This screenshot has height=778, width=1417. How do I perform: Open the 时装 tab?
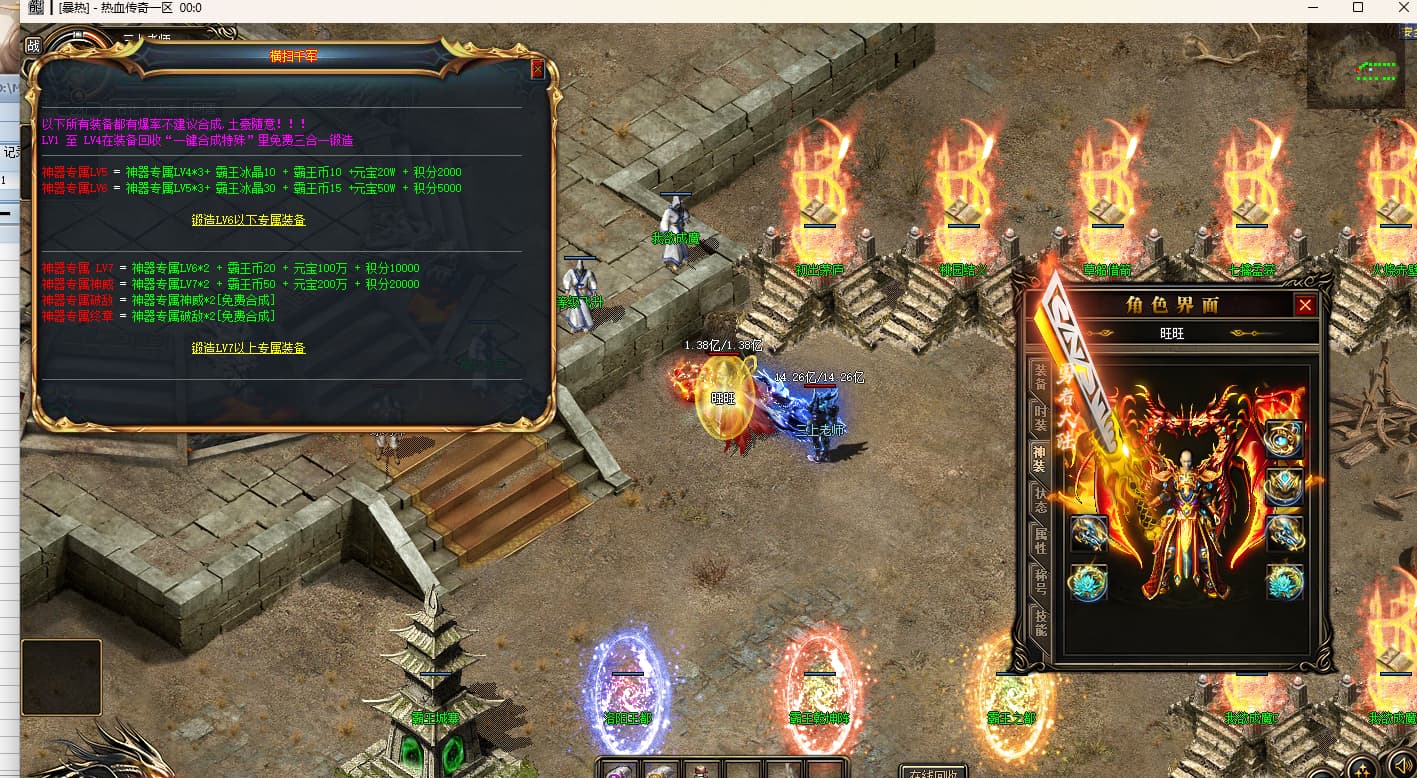pyautogui.click(x=1040, y=418)
